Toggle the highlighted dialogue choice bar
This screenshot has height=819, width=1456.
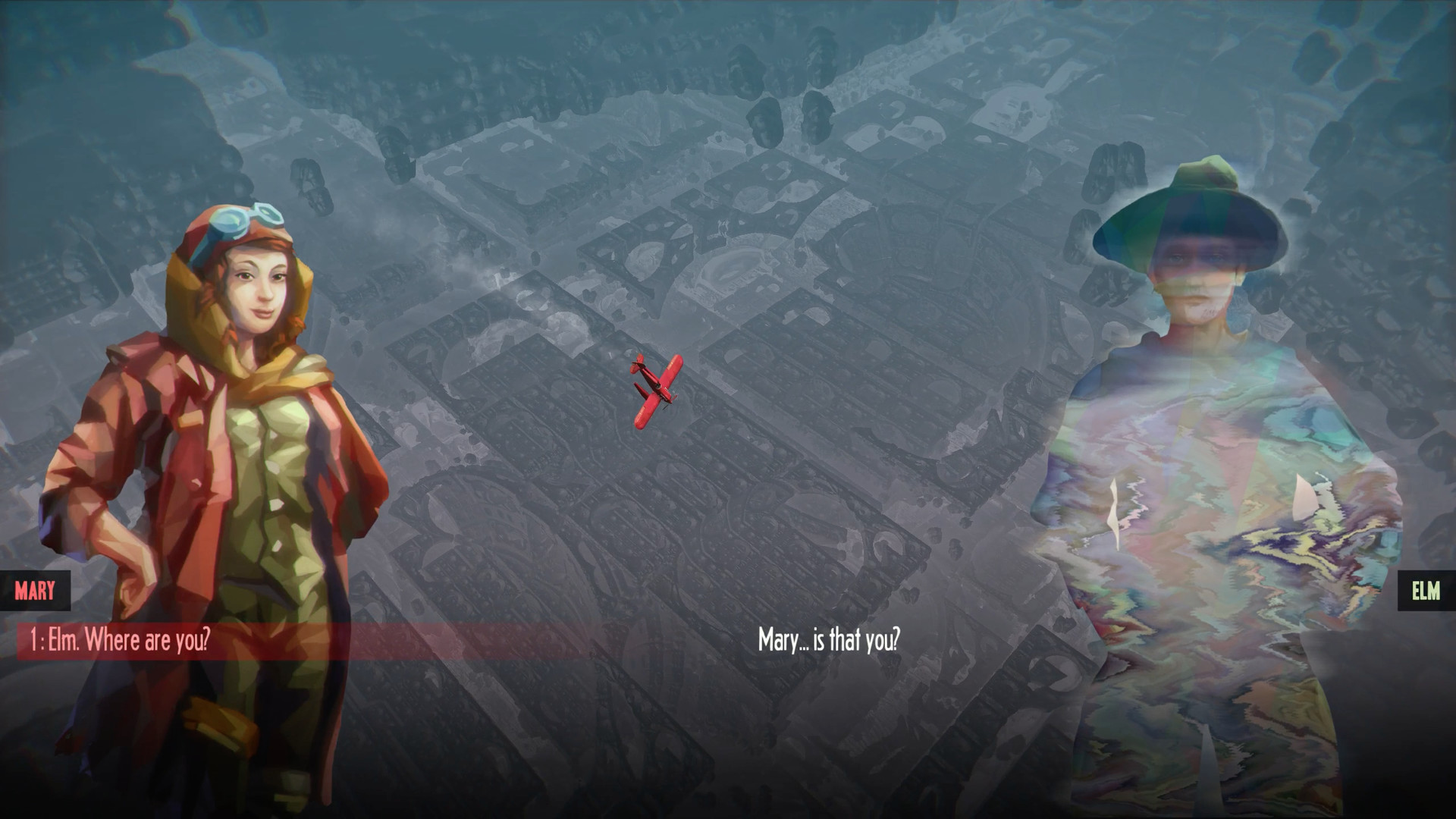coord(227,641)
